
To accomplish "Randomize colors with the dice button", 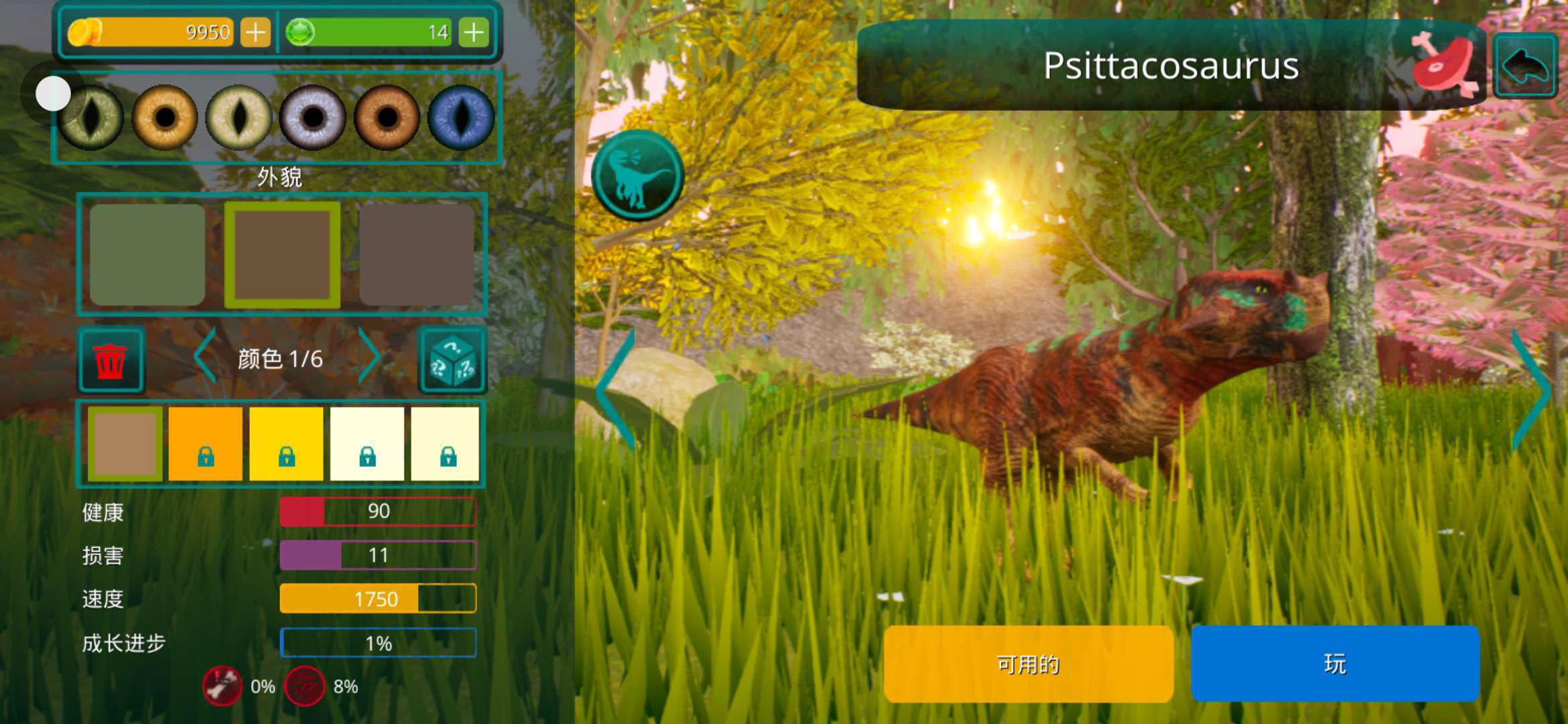I will [452, 360].
